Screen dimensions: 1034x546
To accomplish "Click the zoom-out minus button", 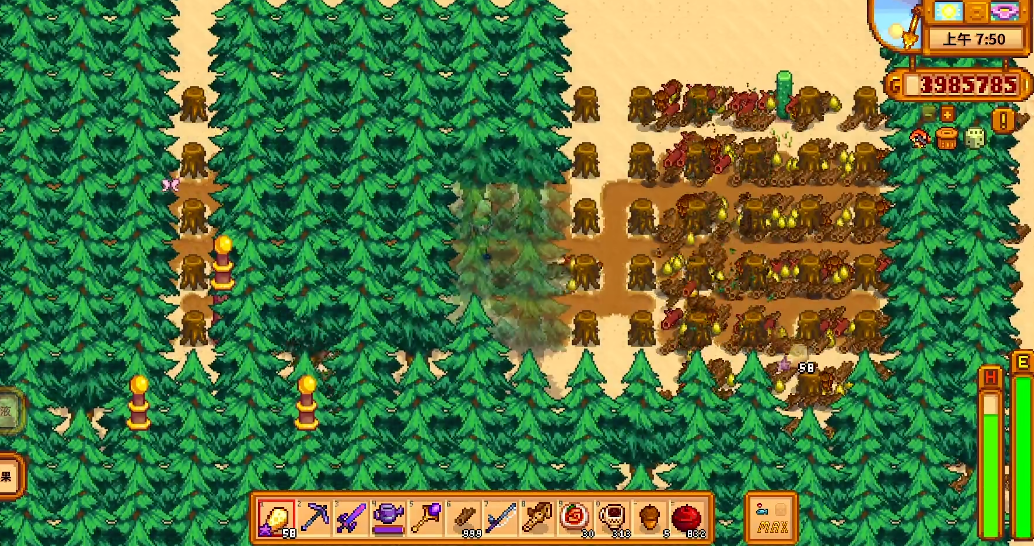I will click(x=929, y=113).
